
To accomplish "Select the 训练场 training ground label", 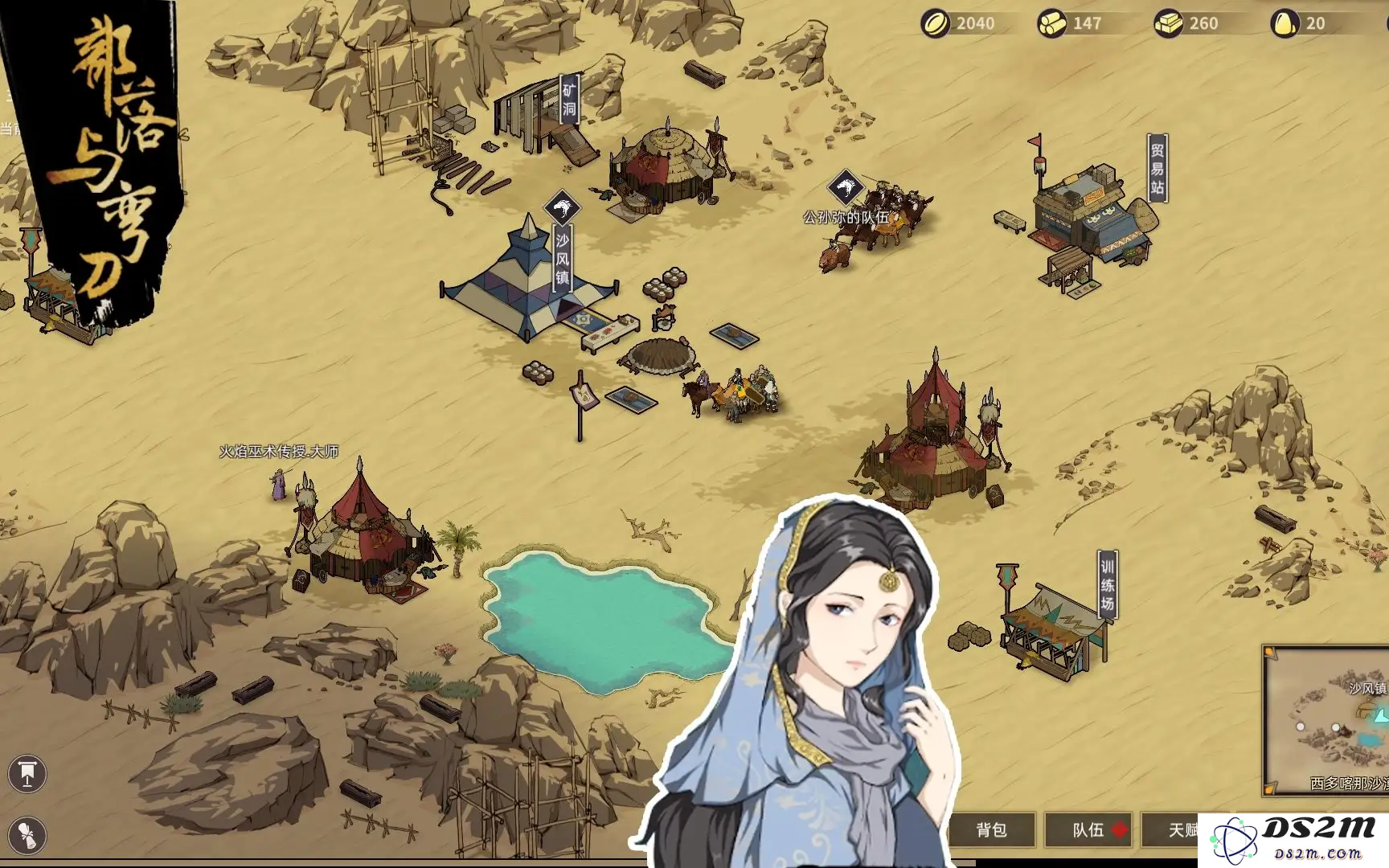I will tap(1108, 584).
